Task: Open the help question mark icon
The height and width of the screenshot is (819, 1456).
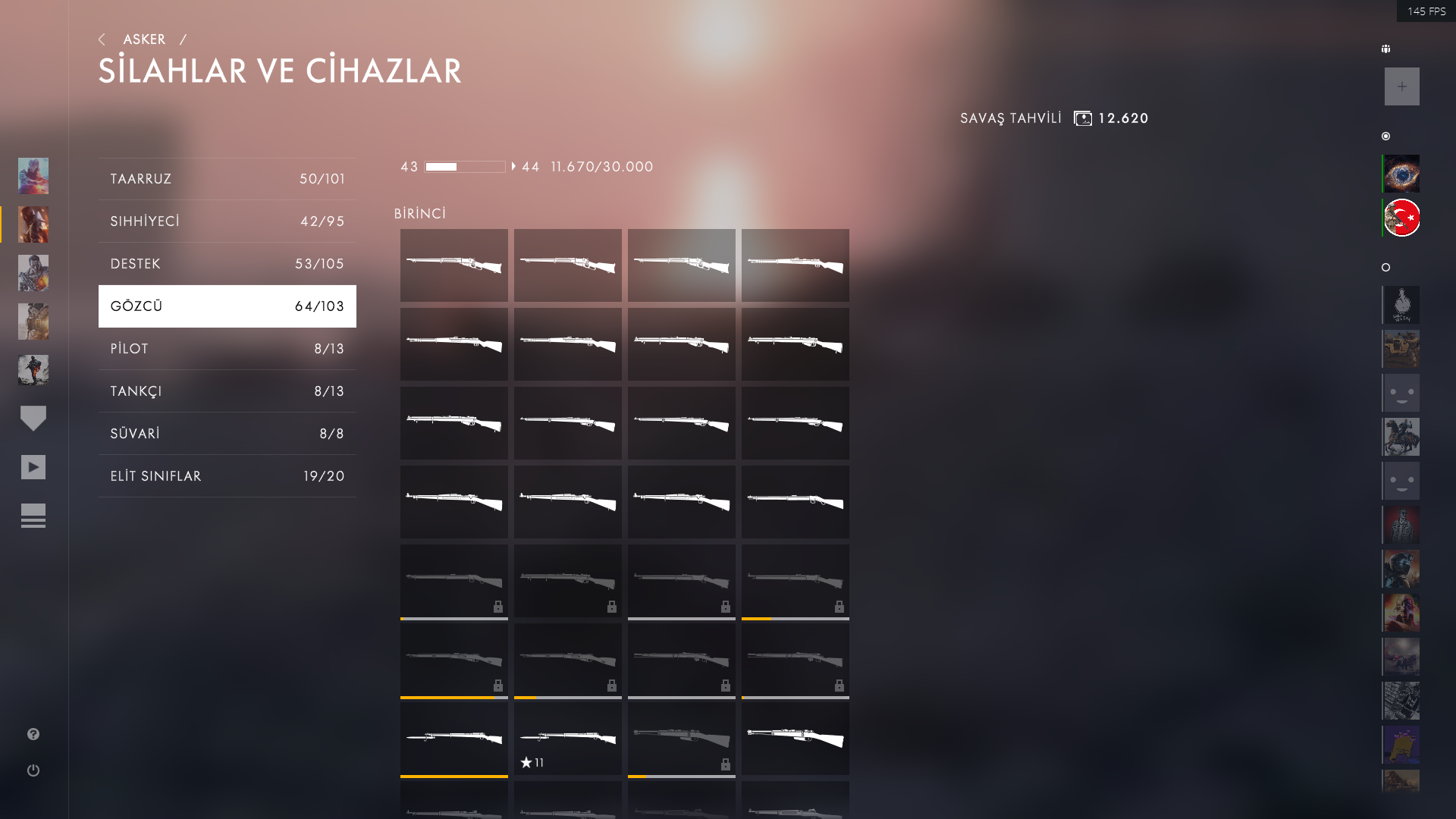Action: click(x=33, y=734)
